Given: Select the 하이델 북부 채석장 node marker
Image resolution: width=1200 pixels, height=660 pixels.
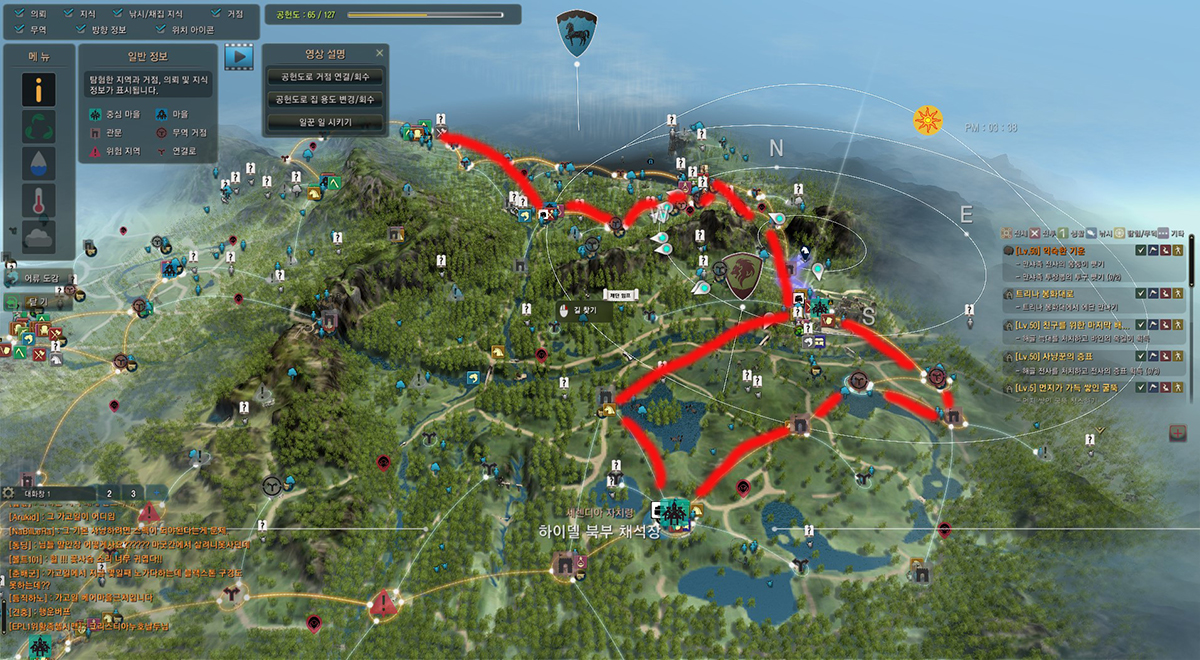Looking at the screenshot, I should pos(673,512).
